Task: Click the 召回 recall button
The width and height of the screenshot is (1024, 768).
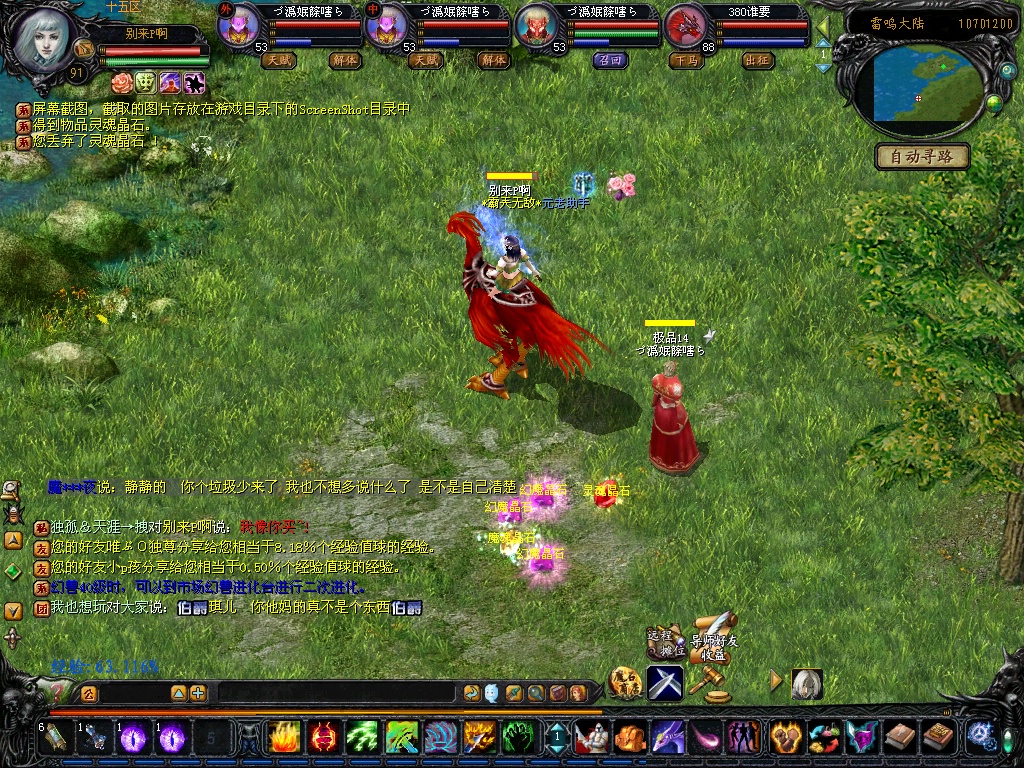Action: pyautogui.click(x=610, y=60)
